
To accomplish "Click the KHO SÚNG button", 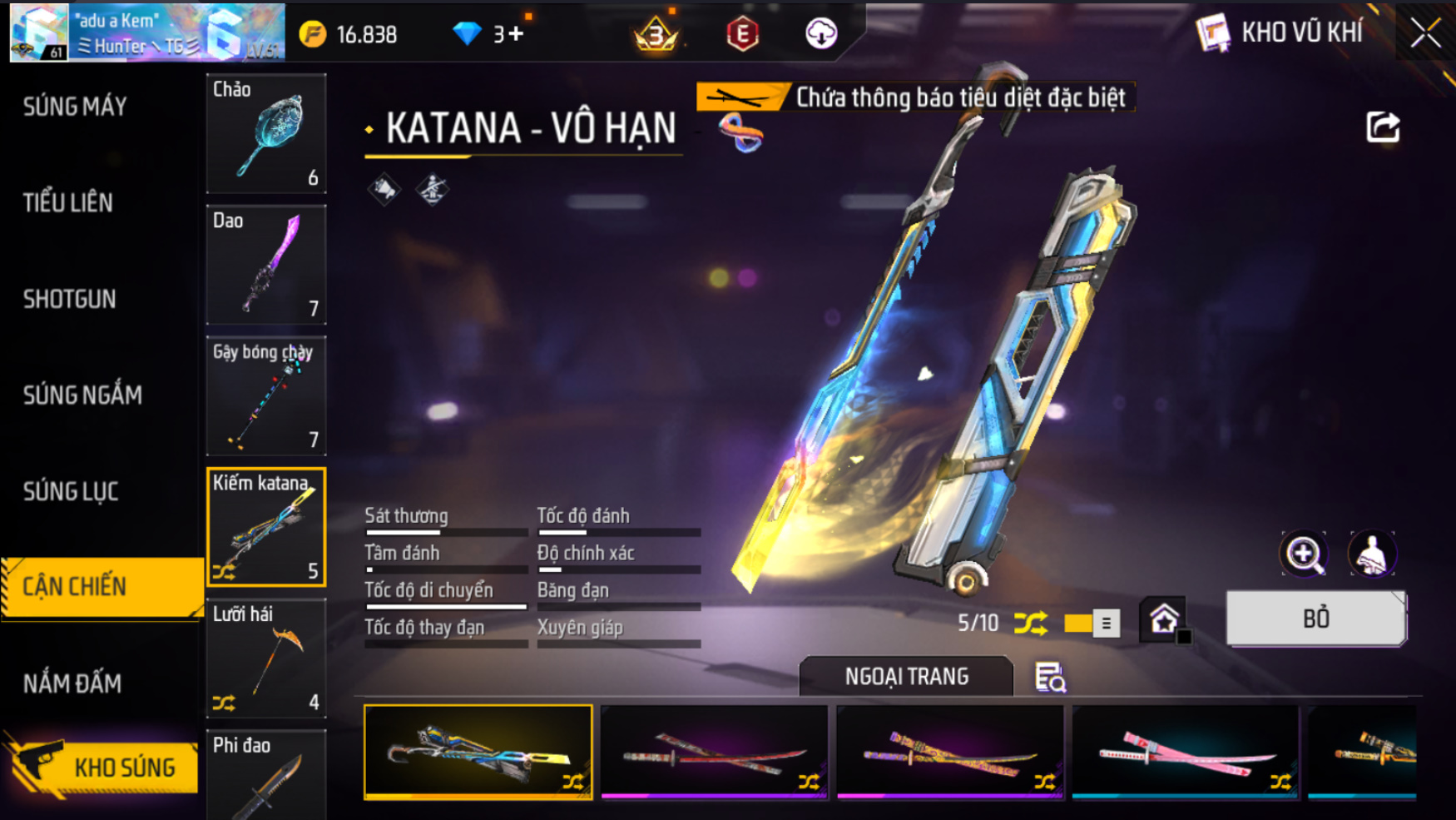I will (x=104, y=767).
